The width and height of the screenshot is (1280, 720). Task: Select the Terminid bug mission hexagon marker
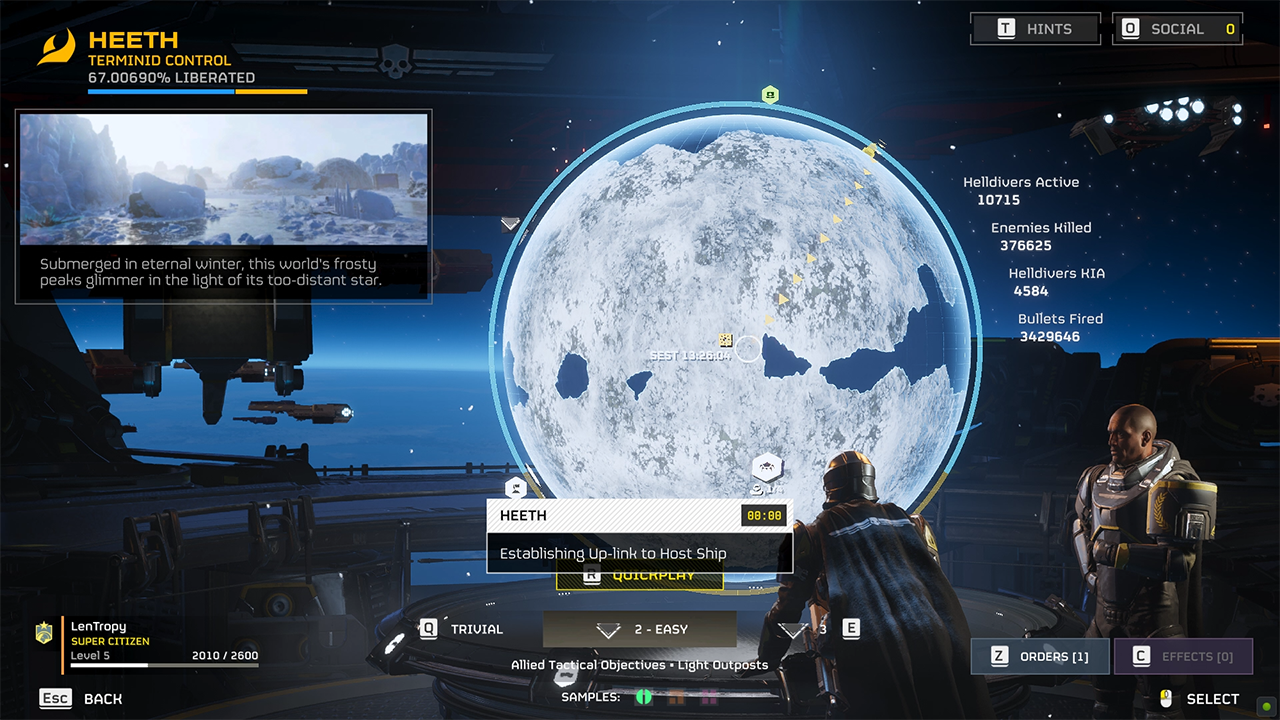click(x=766, y=466)
